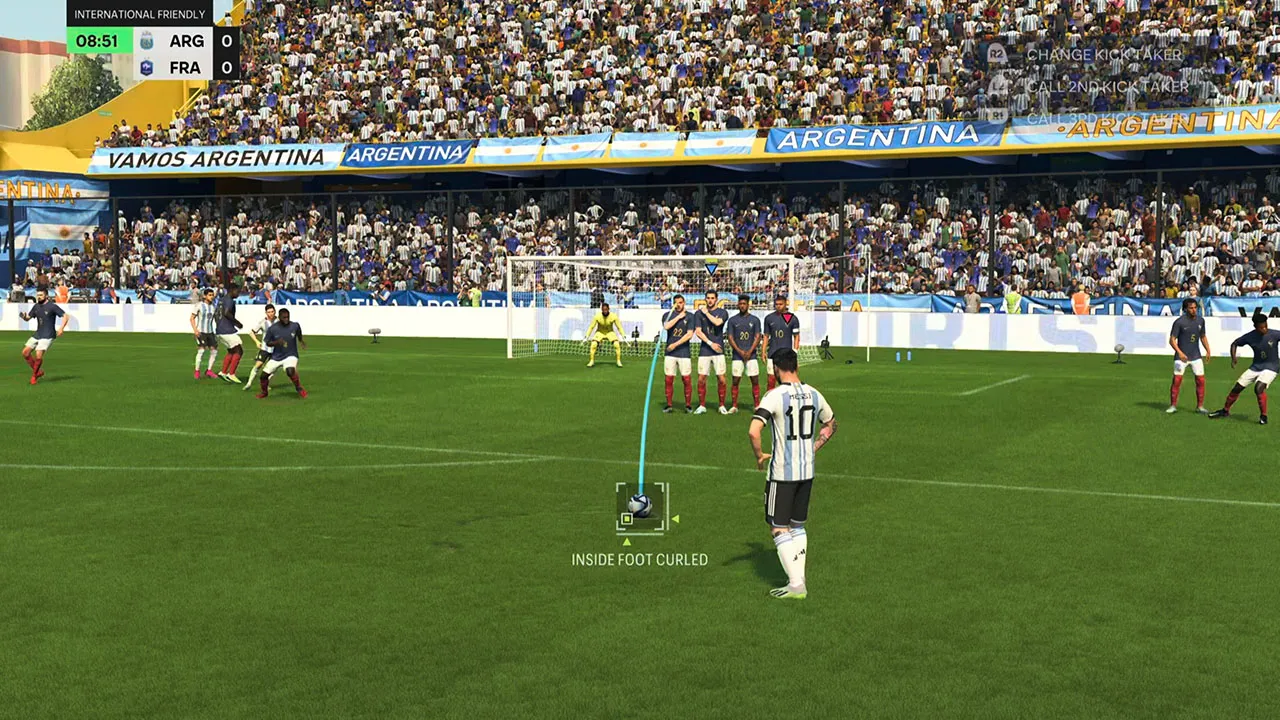Open the Inside Foot Curled shot type selector
The height and width of the screenshot is (720, 1280).
[639, 560]
